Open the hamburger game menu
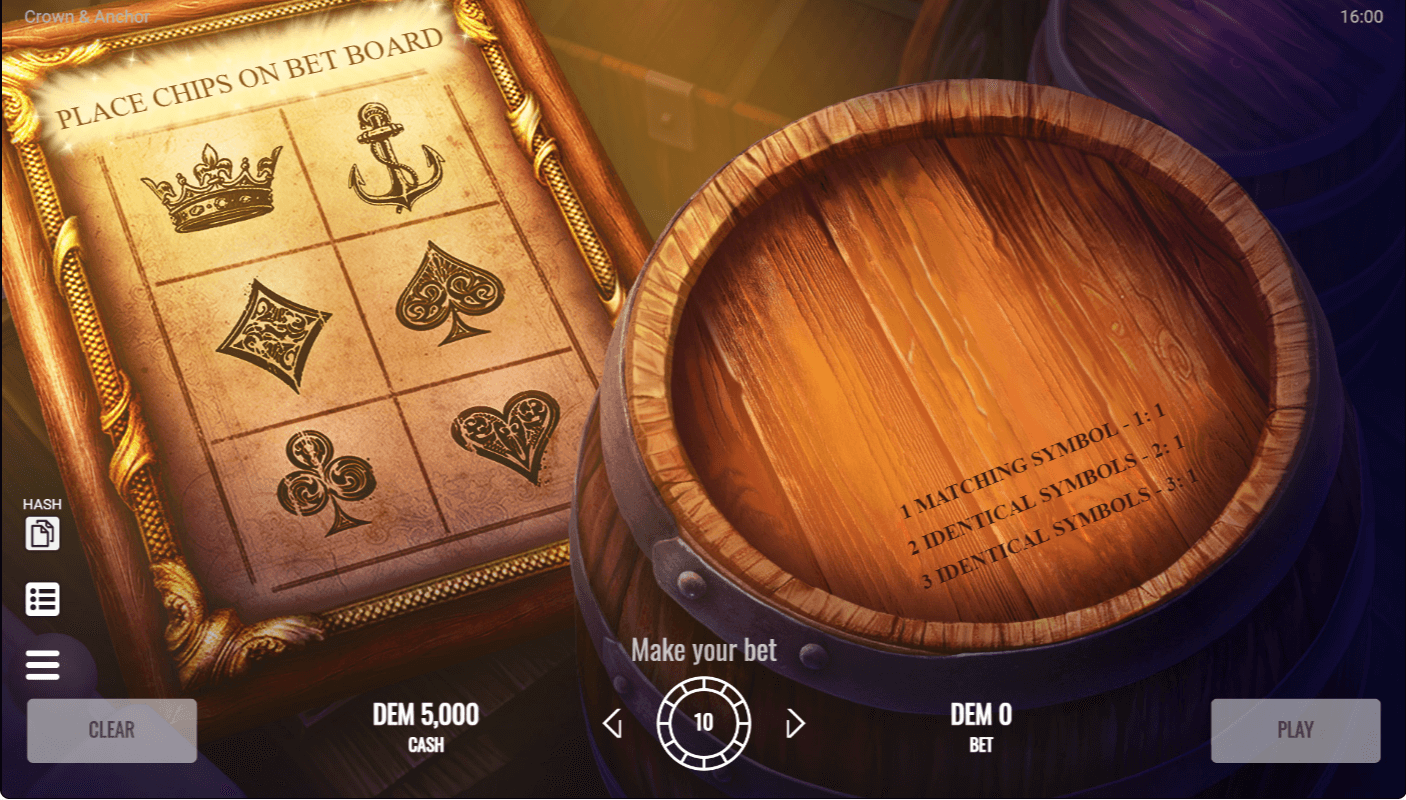The width and height of the screenshot is (1406, 800). (x=42, y=664)
